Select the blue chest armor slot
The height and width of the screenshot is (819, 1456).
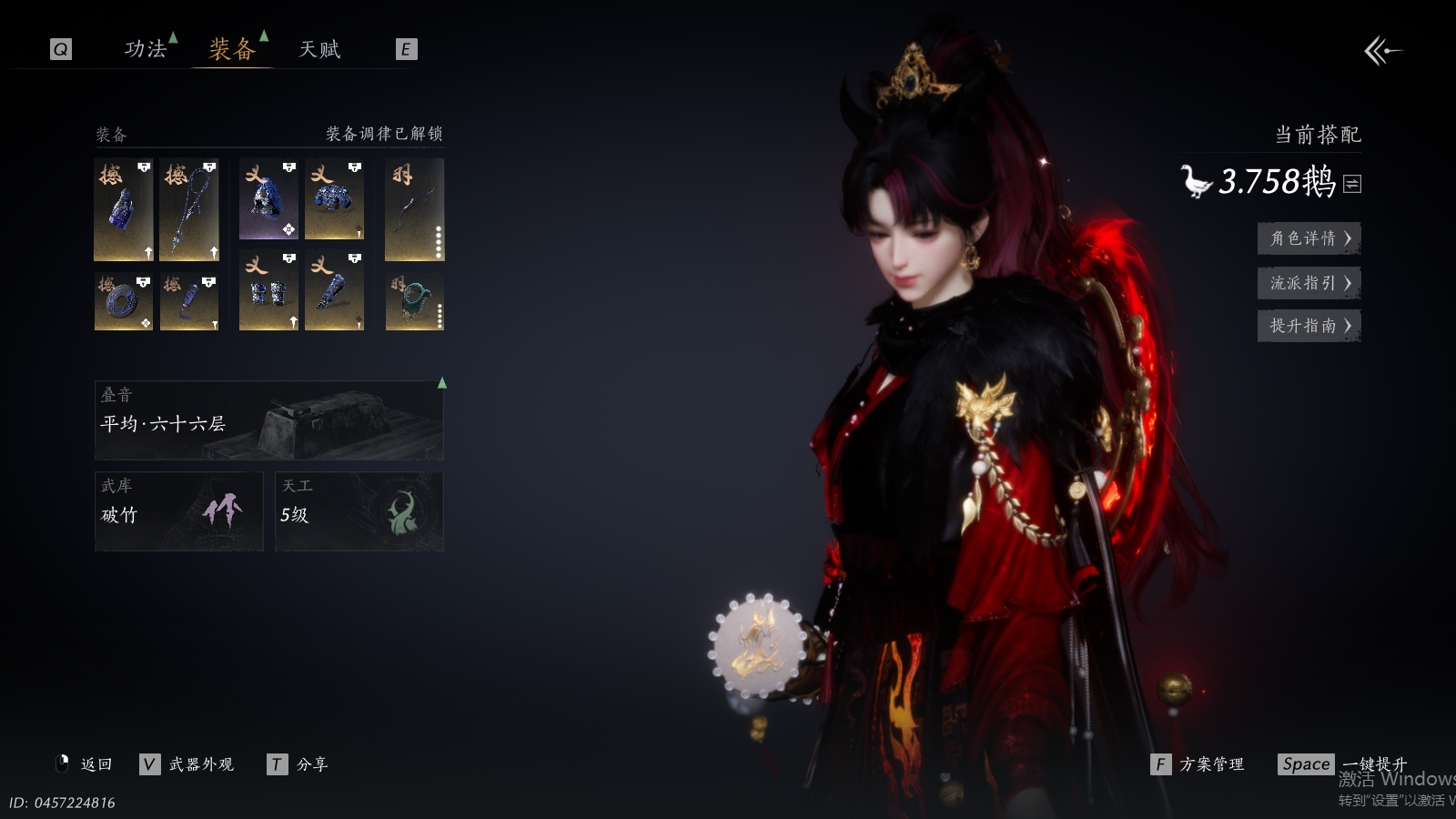(x=334, y=199)
